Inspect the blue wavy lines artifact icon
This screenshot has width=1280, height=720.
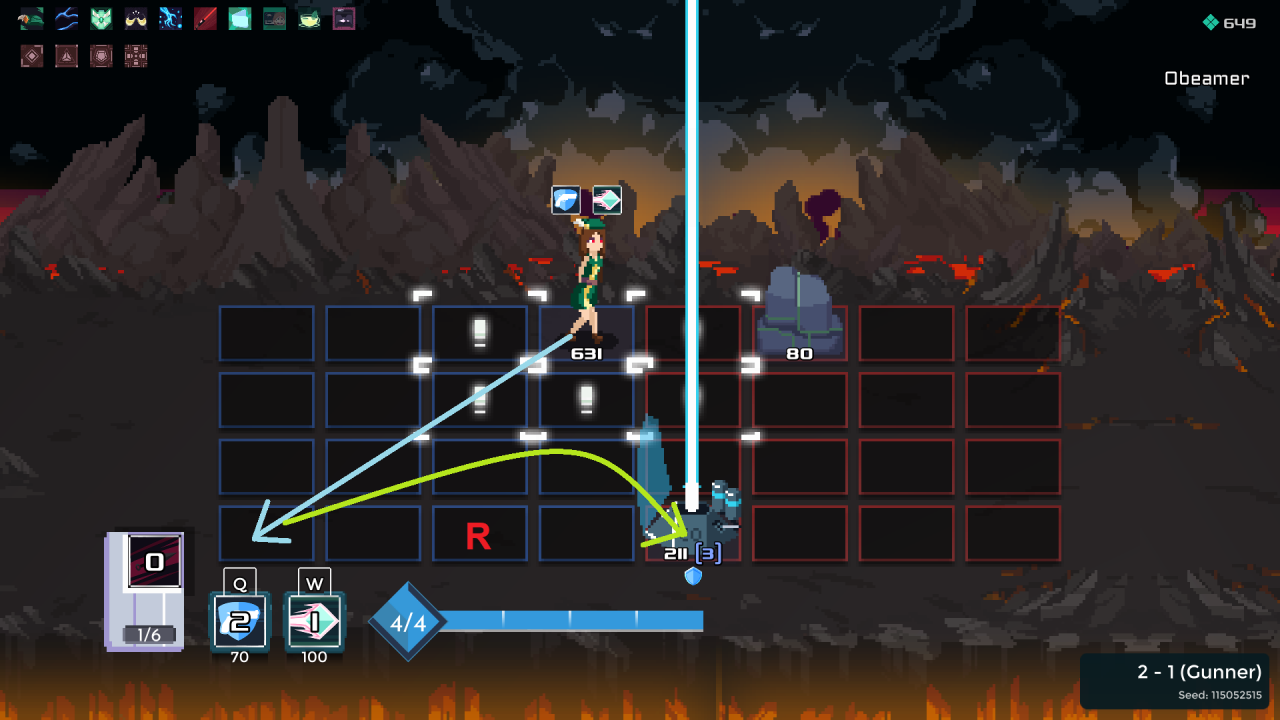point(67,18)
